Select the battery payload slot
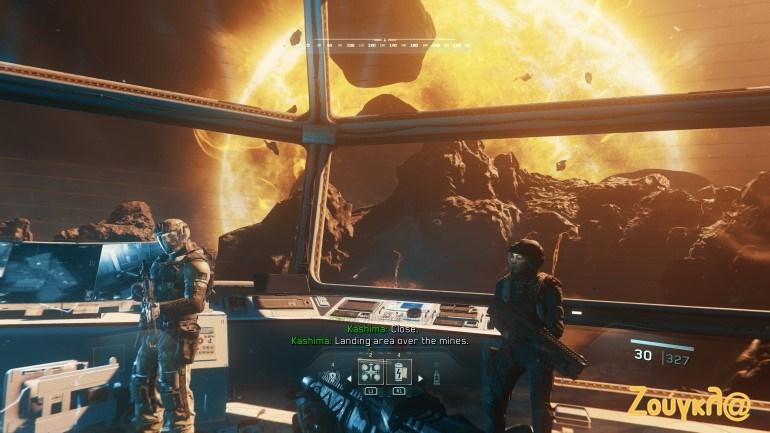This screenshot has width=770, height=433. point(398,373)
